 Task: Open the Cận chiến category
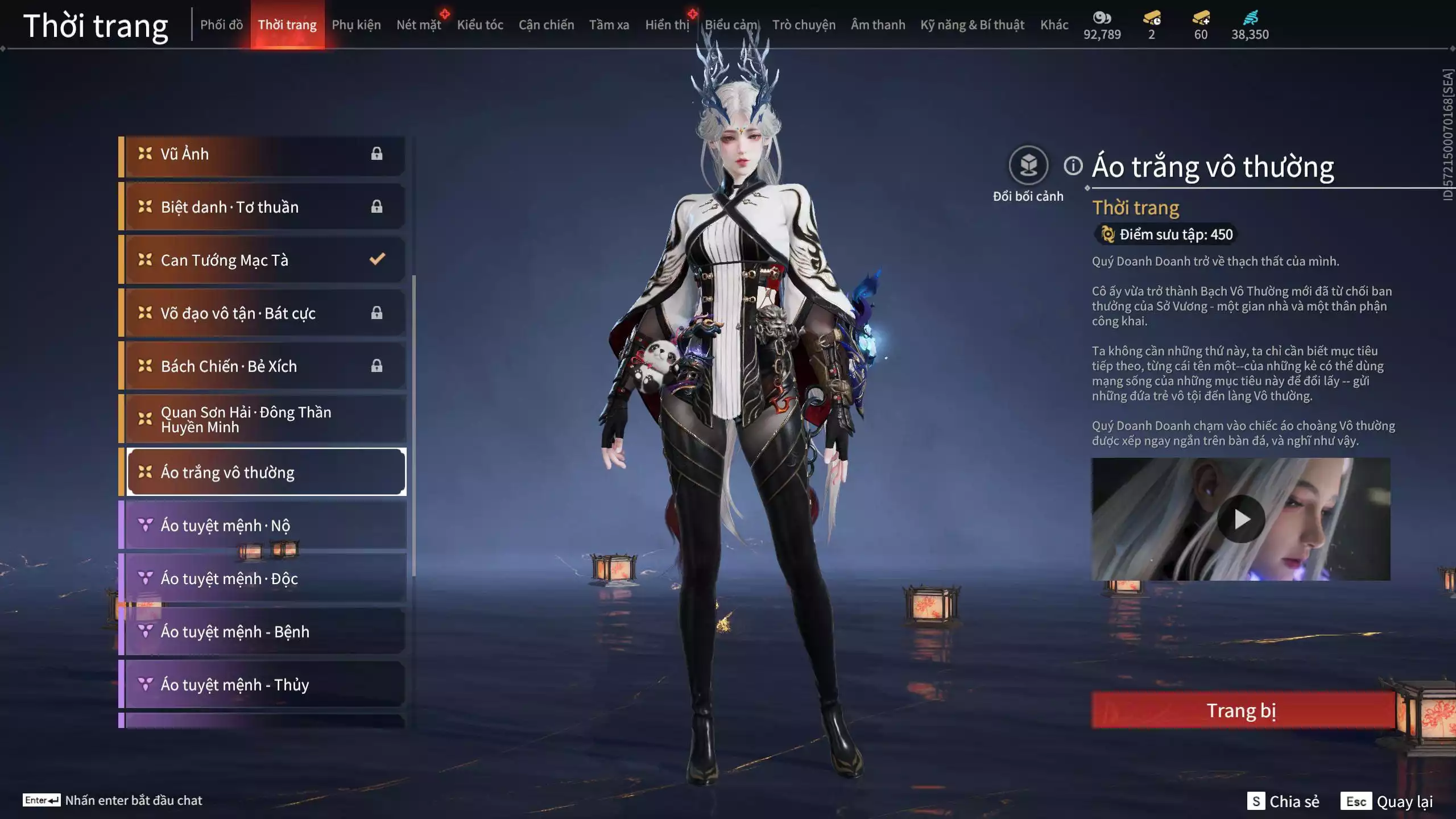[x=546, y=25]
